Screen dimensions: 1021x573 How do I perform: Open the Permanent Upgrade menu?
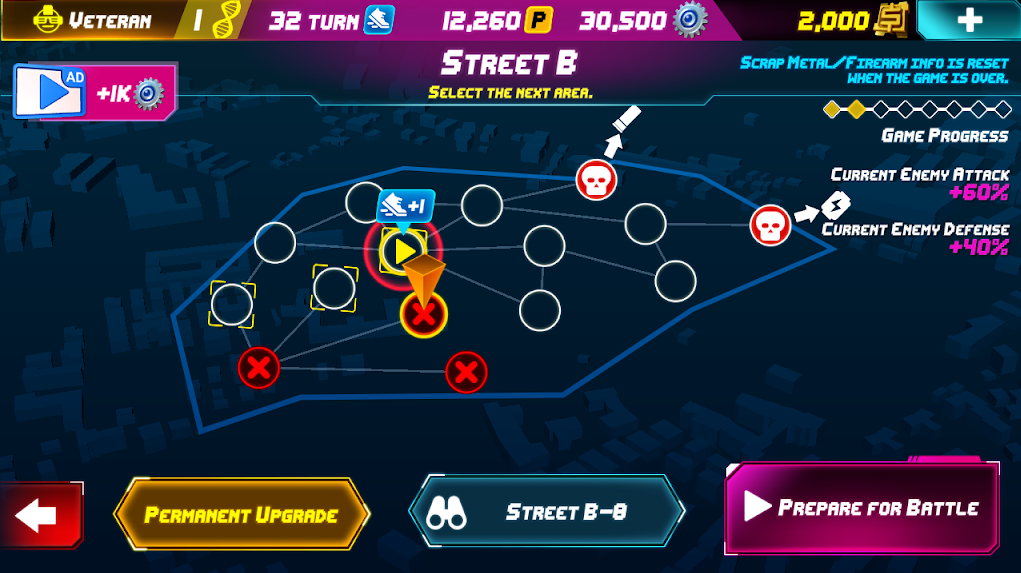(242, 515)
